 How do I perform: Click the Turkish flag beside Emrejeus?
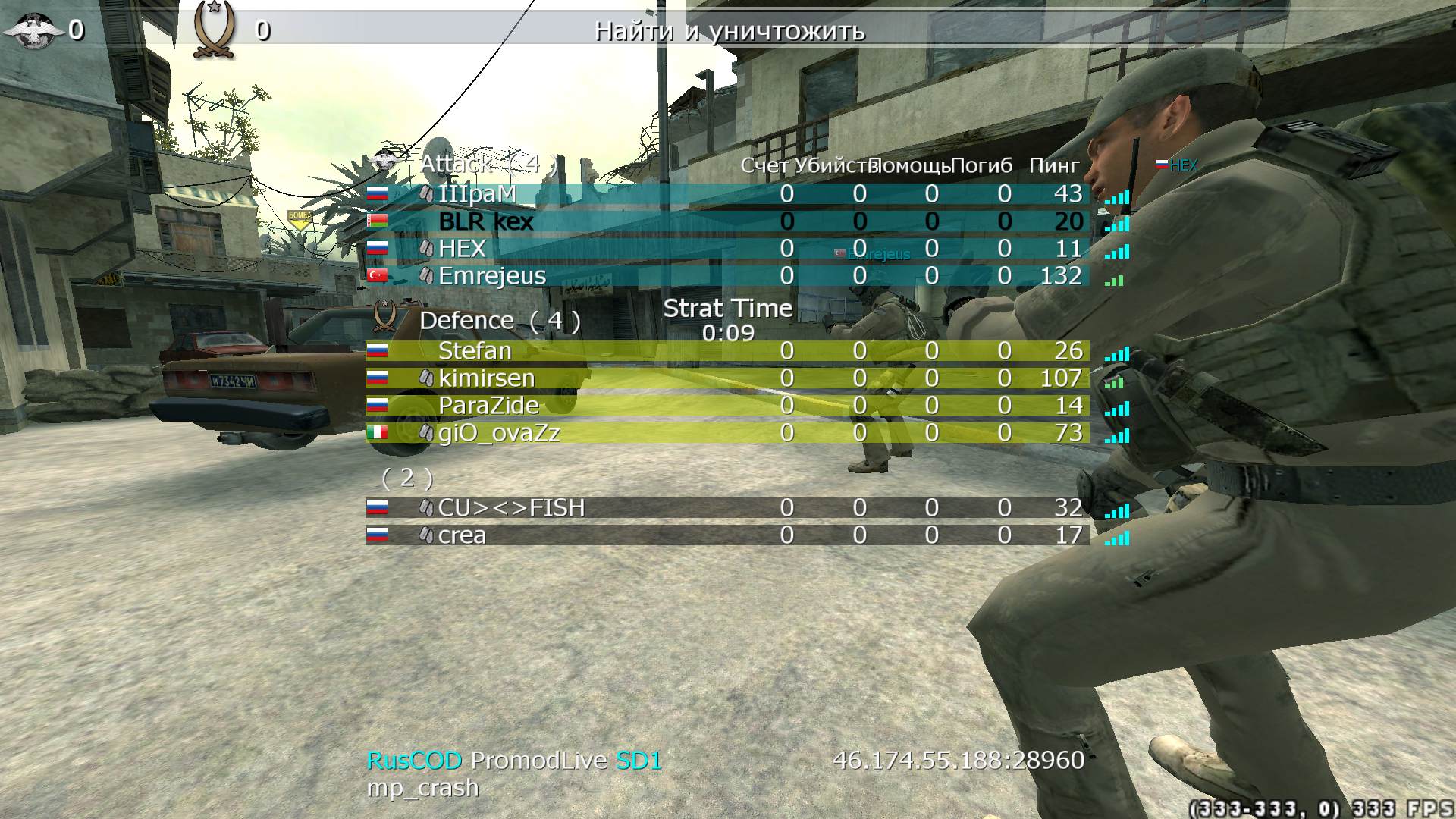click(377, 276)
